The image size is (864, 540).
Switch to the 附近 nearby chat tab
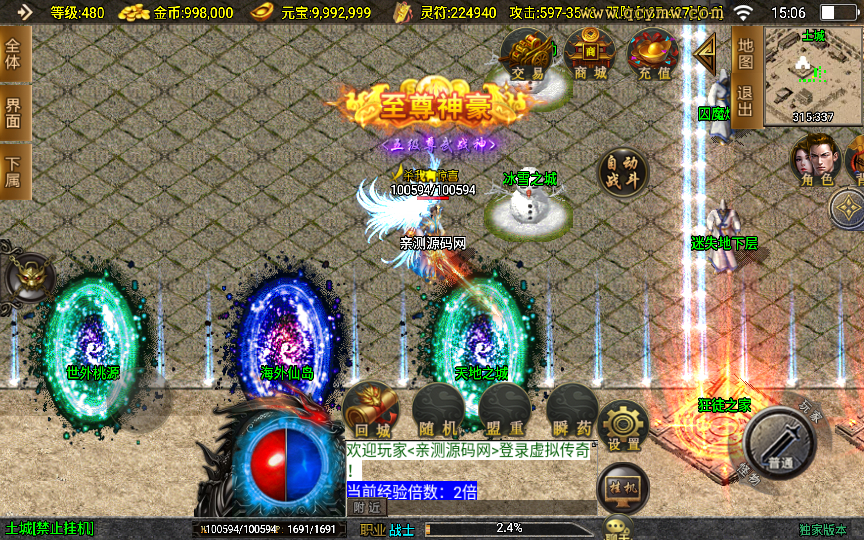(368, 508)
